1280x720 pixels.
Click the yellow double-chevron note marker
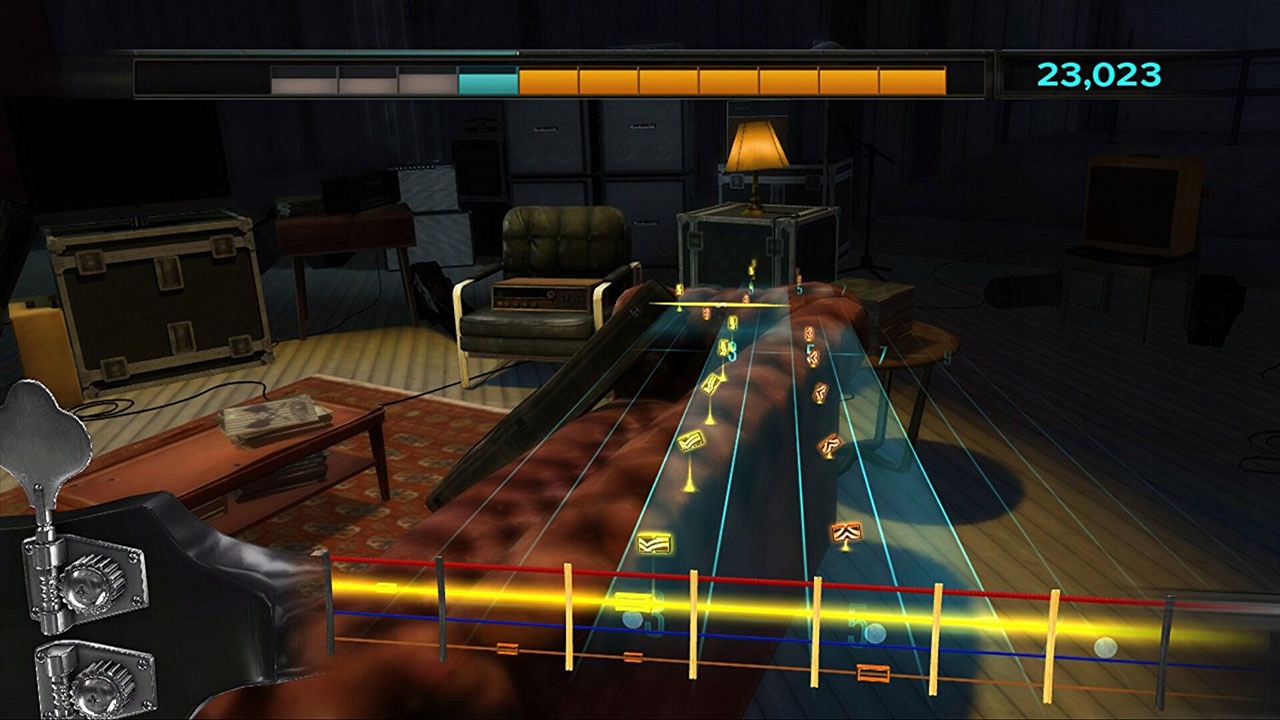654,540
